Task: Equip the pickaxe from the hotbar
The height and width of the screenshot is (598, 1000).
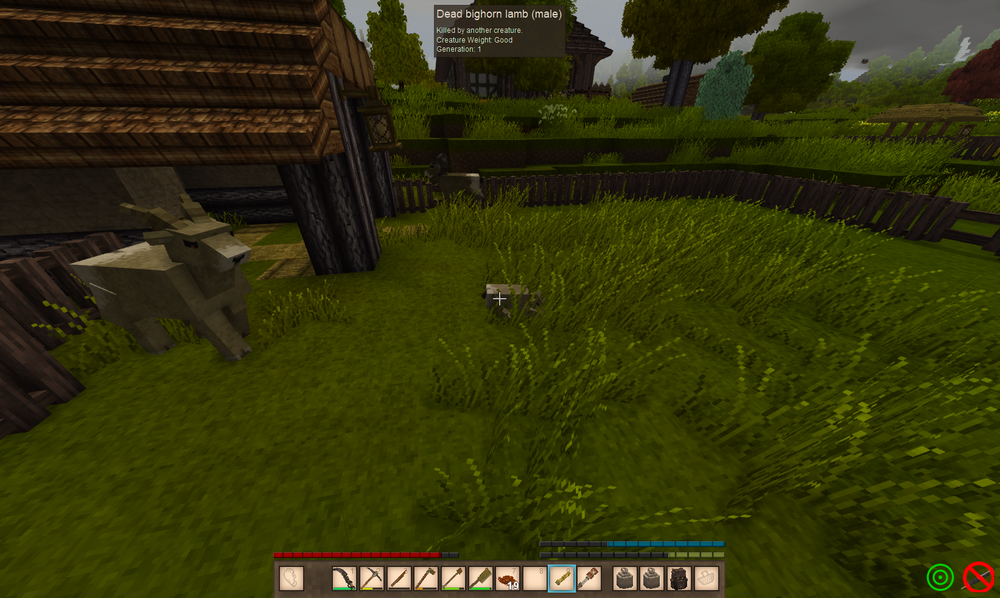Action: 372,578
